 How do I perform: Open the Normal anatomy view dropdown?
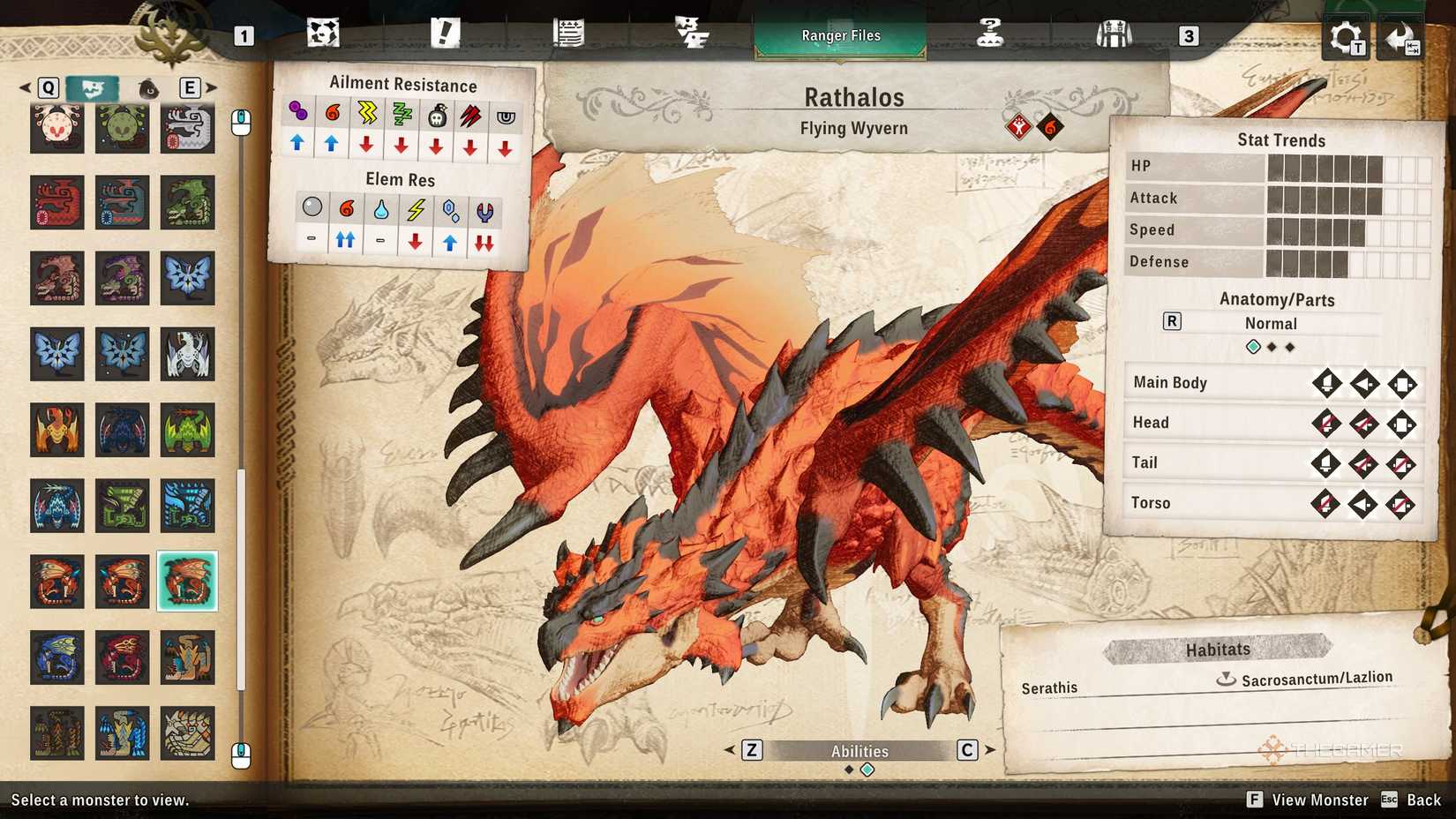point(1271,323)
